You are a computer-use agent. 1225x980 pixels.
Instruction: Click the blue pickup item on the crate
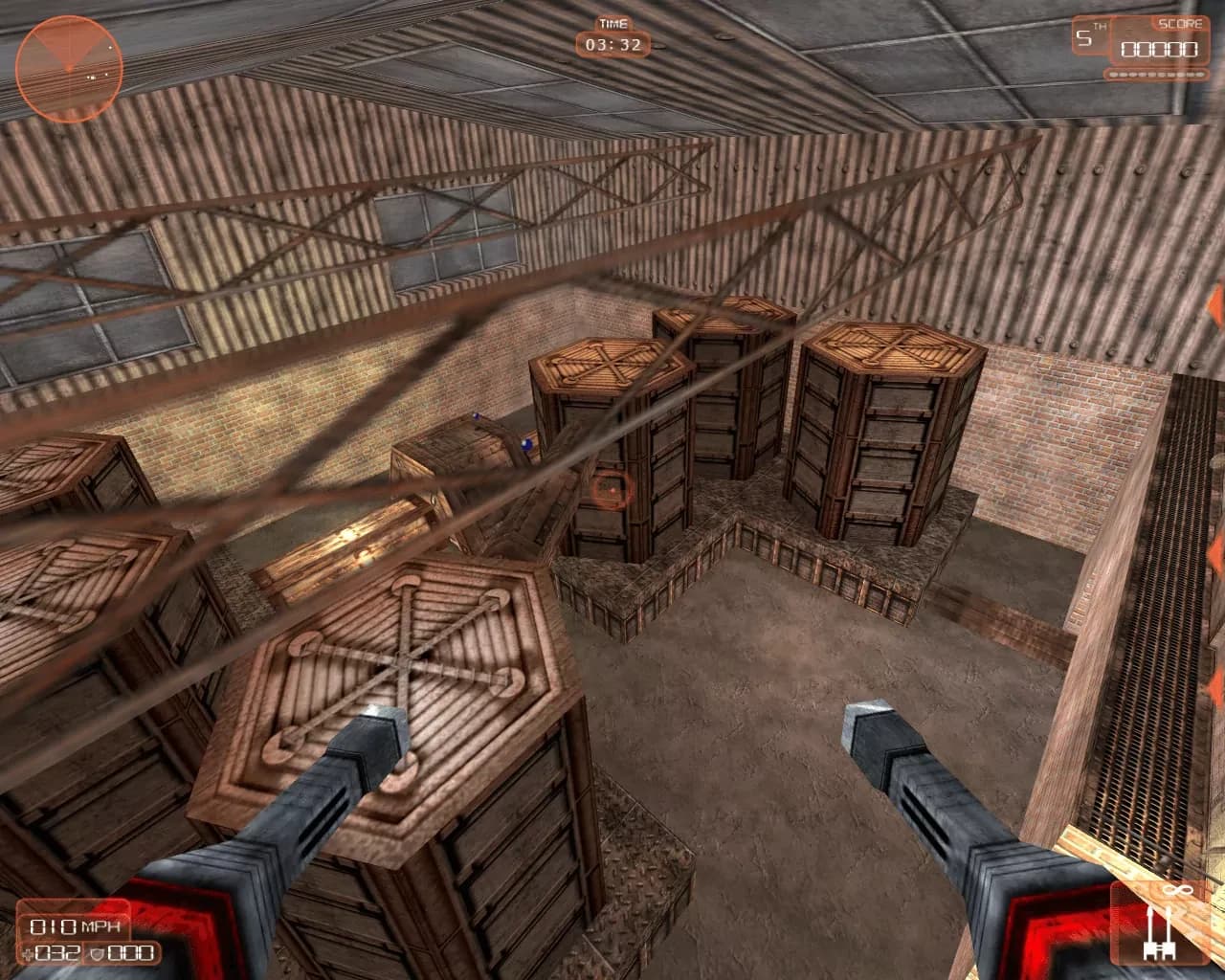pos(476,417)
